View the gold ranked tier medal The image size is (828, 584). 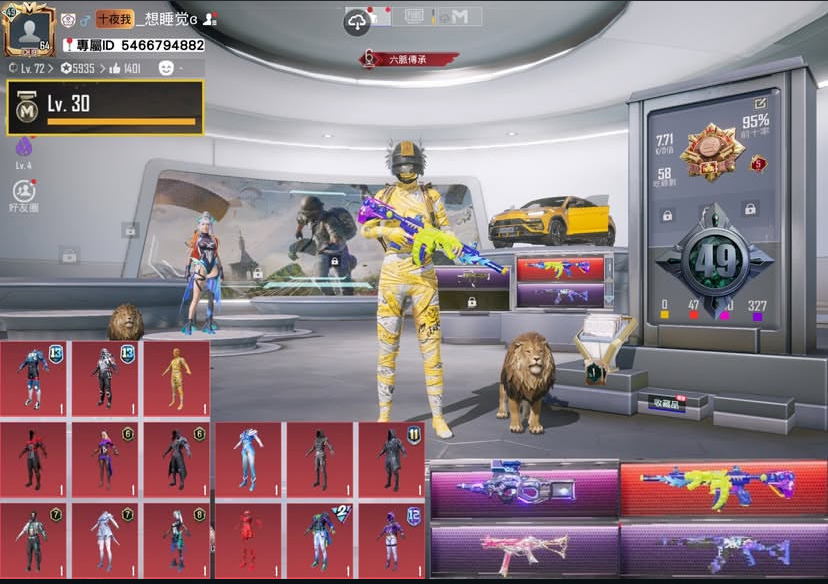(x=714, y=153)
